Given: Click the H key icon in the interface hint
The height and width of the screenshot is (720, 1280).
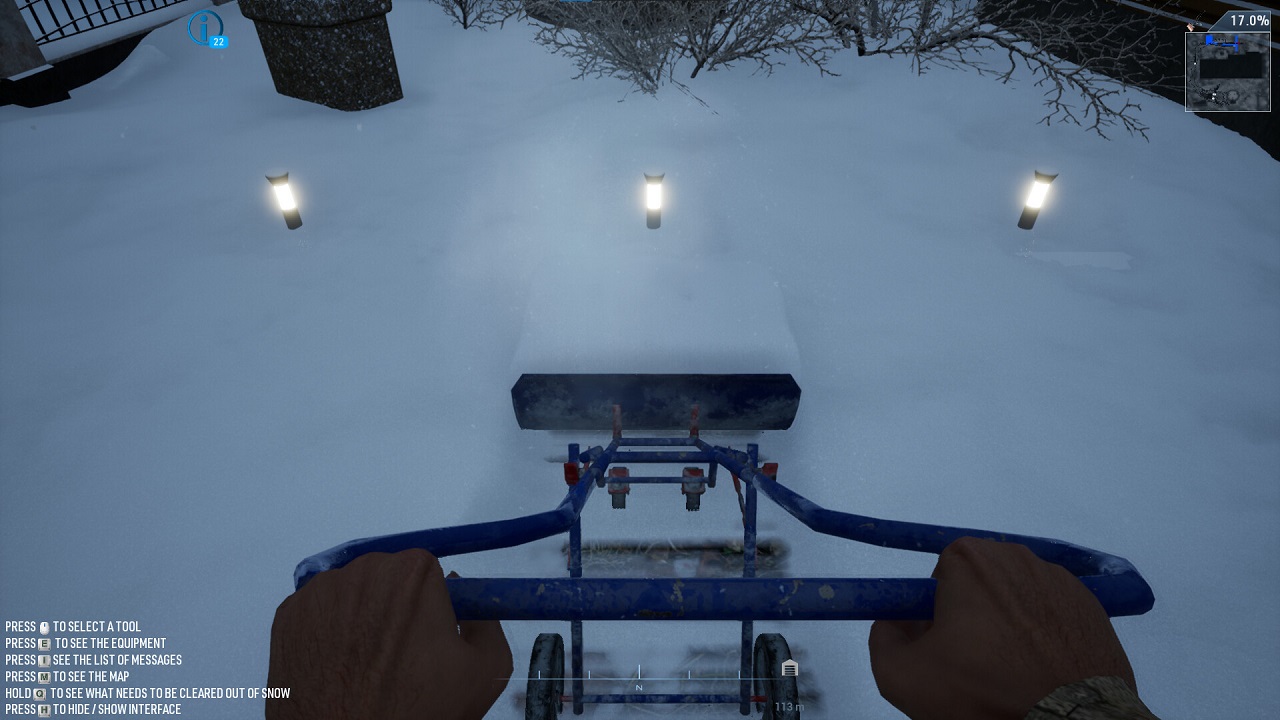Looking at the screenshot, I should pyautogui.click(x=43, y=709).
